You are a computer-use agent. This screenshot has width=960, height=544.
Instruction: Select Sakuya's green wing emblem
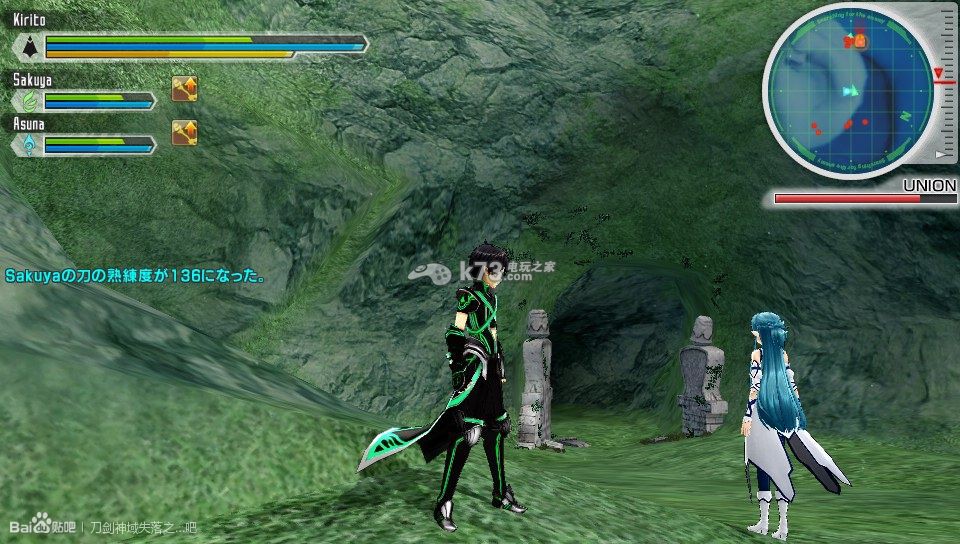coord(29,101)
